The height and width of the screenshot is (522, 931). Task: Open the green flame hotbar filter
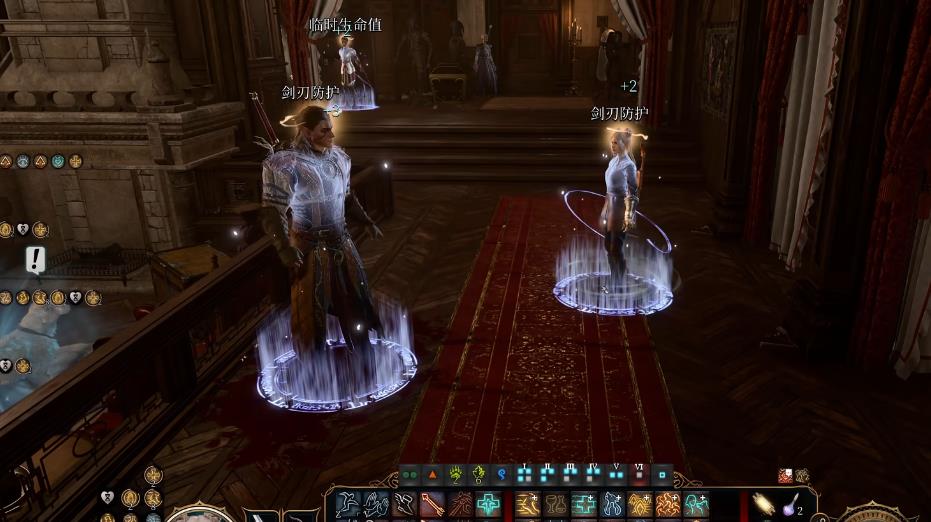[478, 475]
